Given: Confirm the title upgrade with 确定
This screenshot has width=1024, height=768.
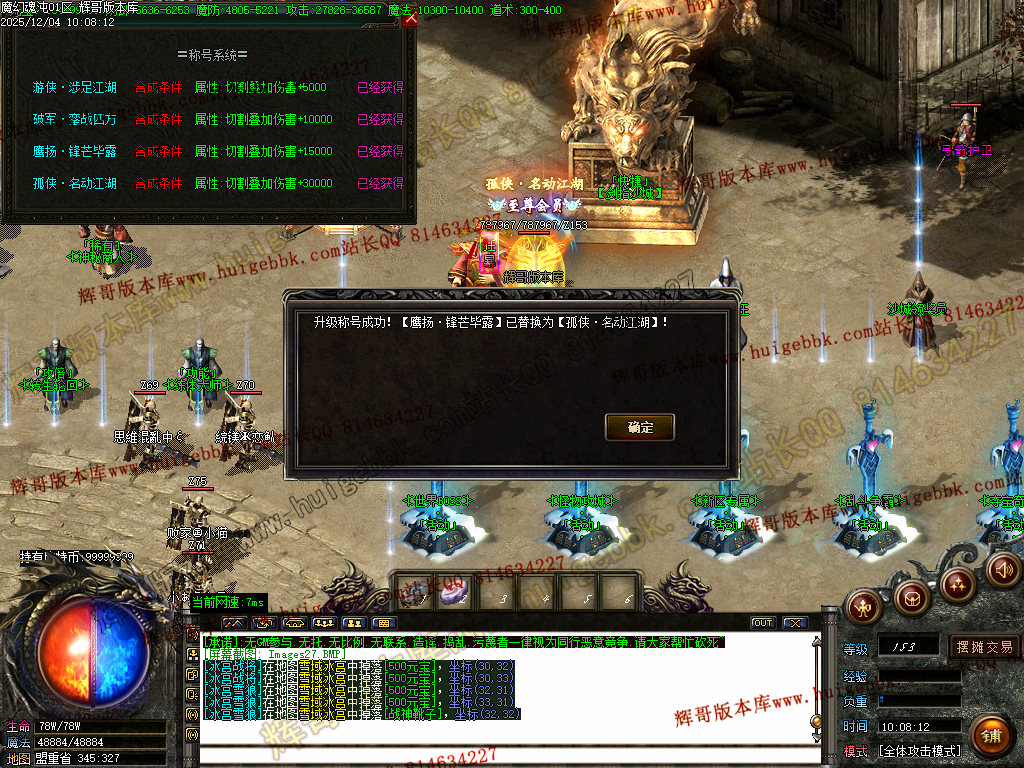Looking at the screenshot, I should tap(640, 427).
